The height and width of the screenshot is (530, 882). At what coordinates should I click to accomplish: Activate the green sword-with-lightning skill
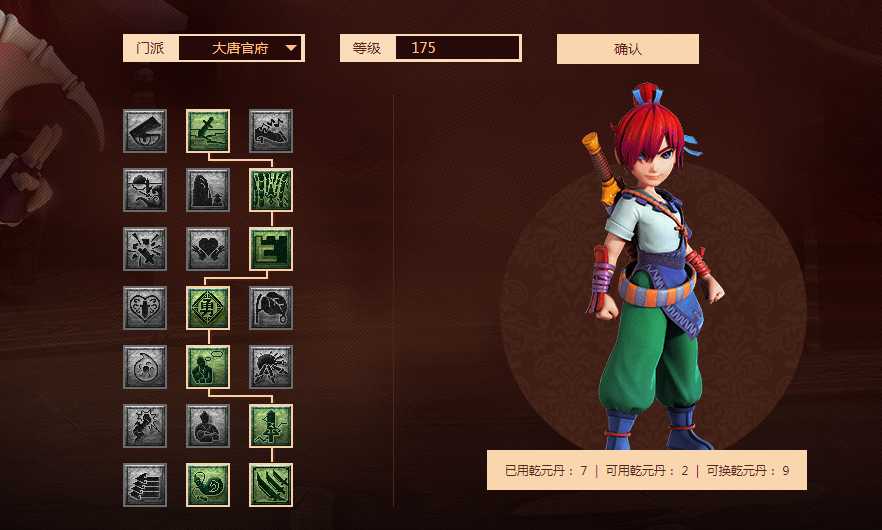(x=271, y=426)
